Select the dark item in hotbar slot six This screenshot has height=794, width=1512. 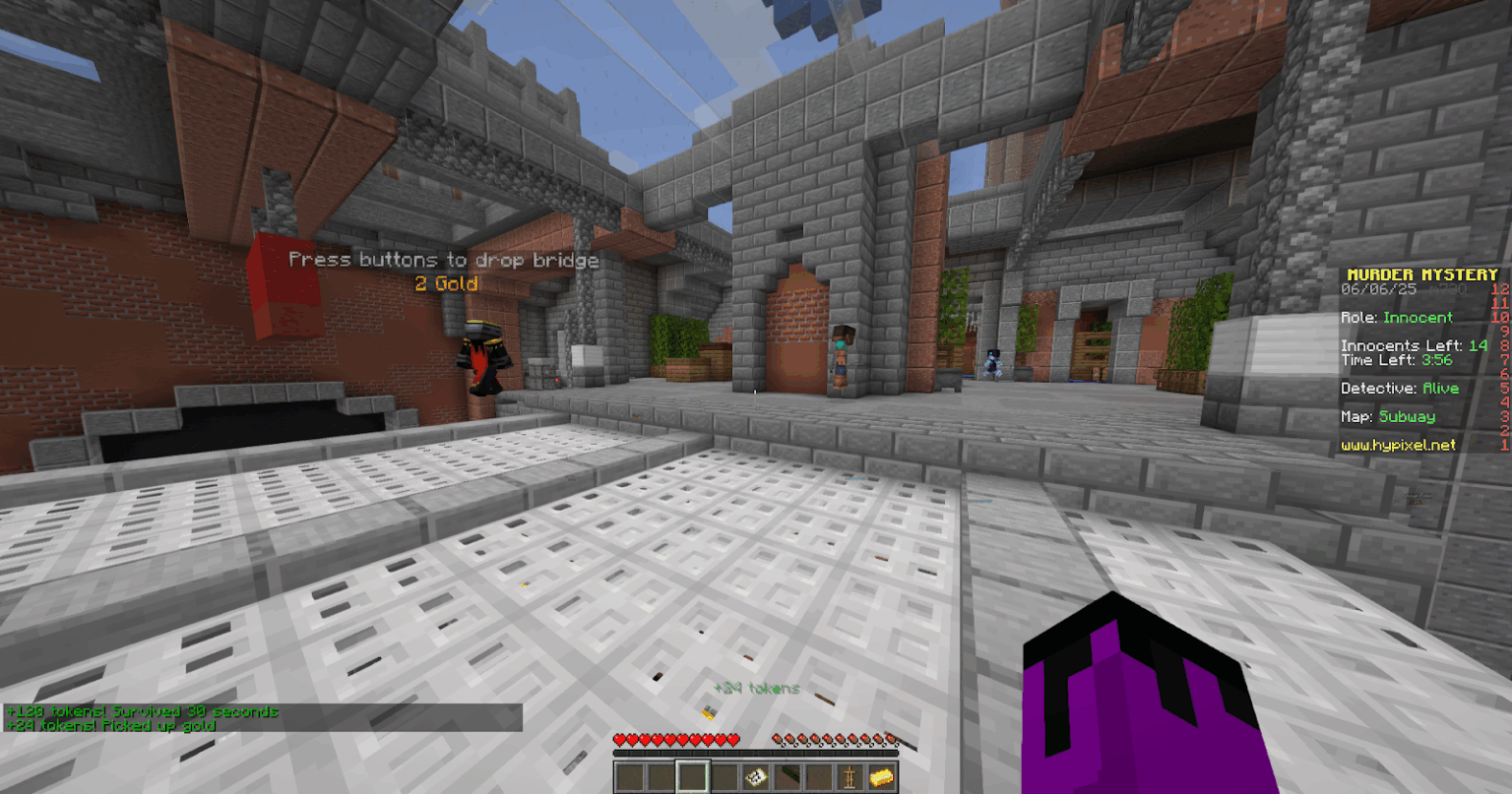click(789, 776)
